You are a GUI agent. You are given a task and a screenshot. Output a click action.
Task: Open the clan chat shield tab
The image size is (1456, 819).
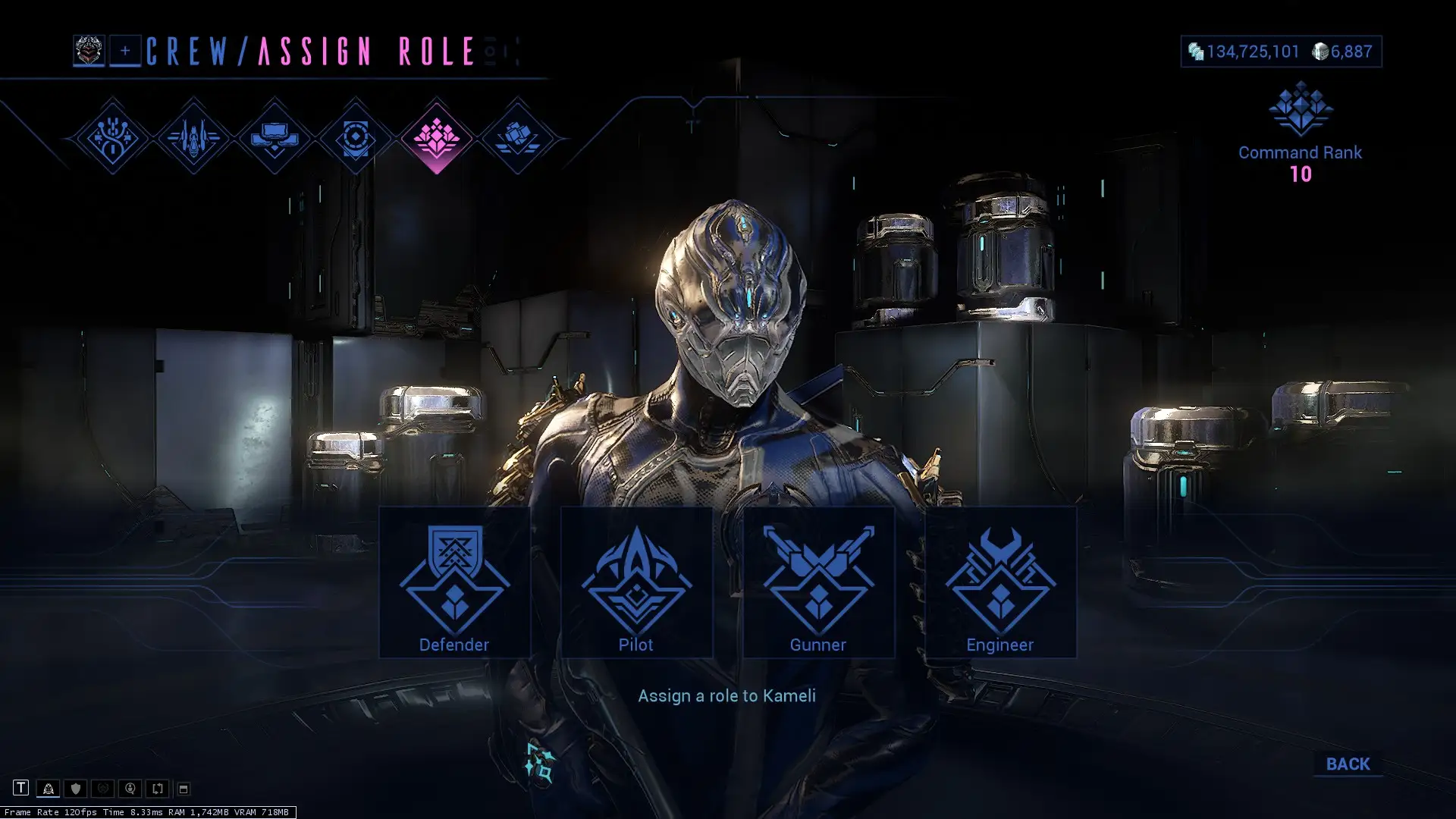click(75, 789)
